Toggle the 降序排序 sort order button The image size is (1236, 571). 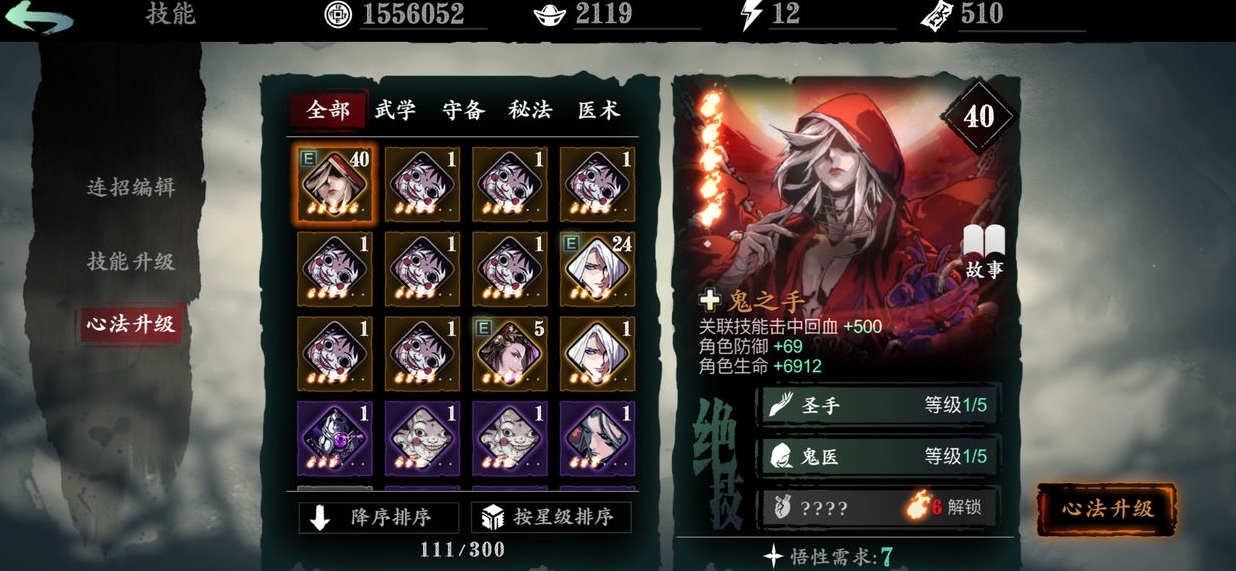click(378, 517)
